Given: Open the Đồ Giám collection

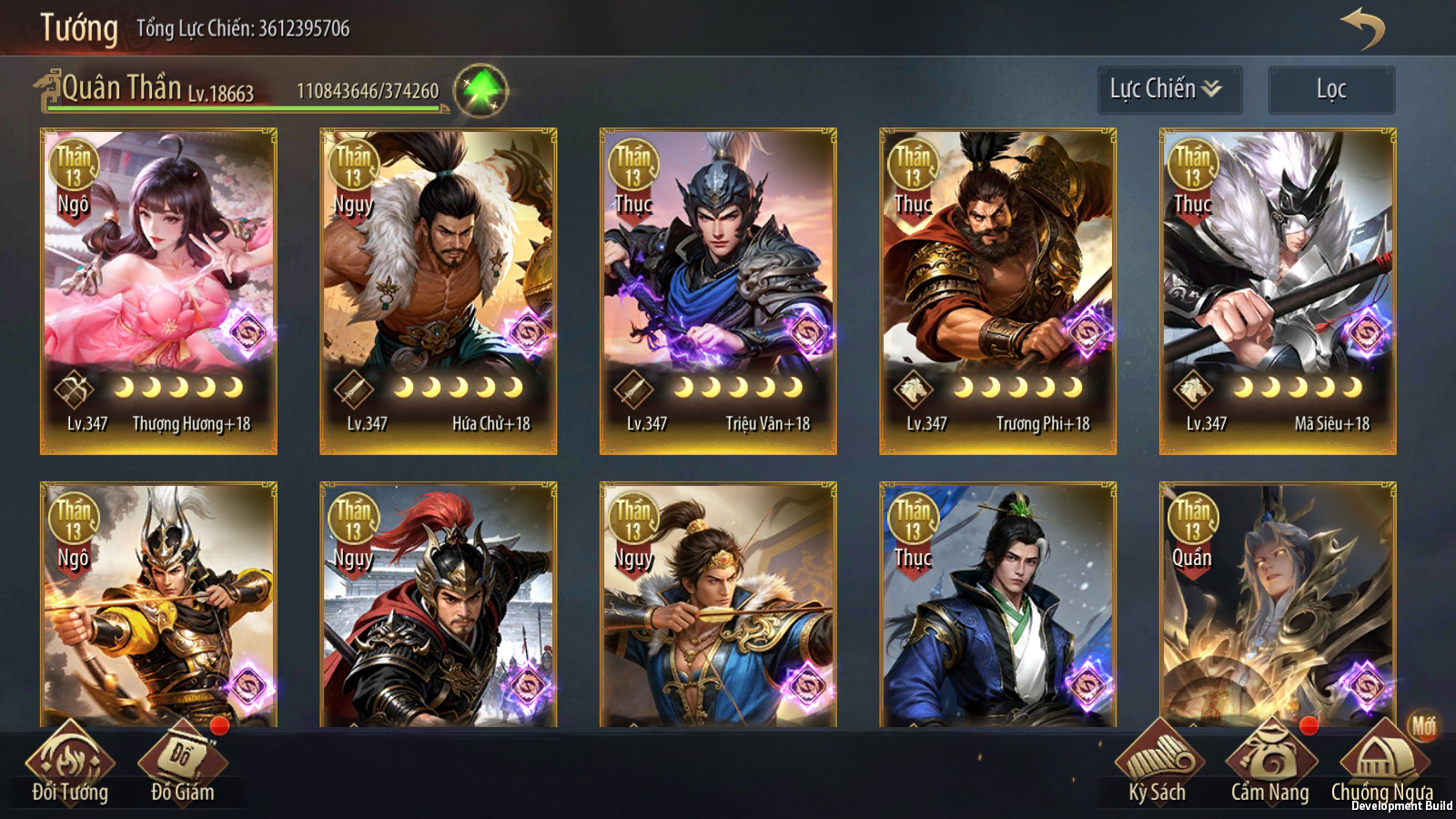Looking at the screenshot, I should [x=182, y=766].
